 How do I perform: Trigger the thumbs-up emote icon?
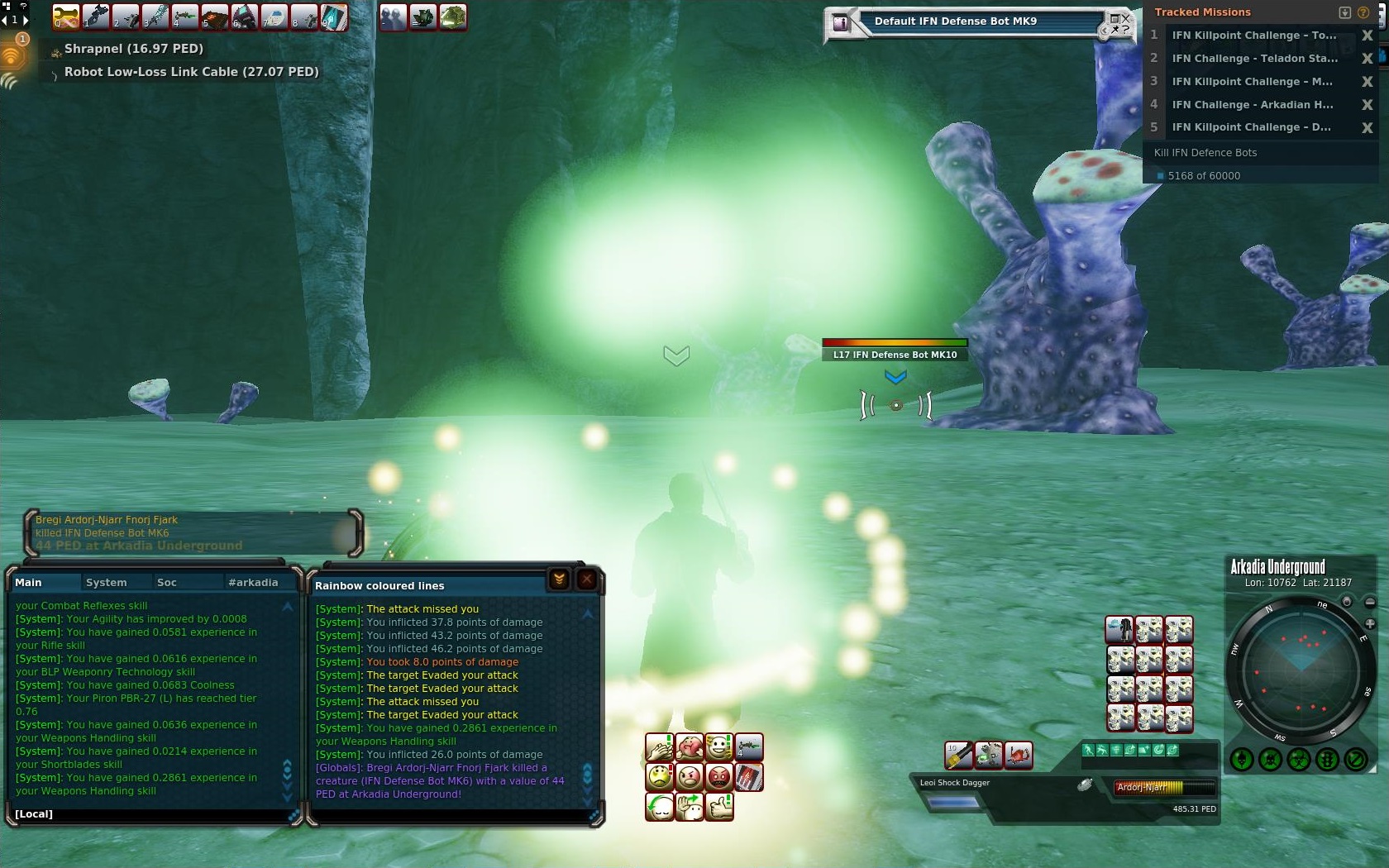[x=719, y=807]
